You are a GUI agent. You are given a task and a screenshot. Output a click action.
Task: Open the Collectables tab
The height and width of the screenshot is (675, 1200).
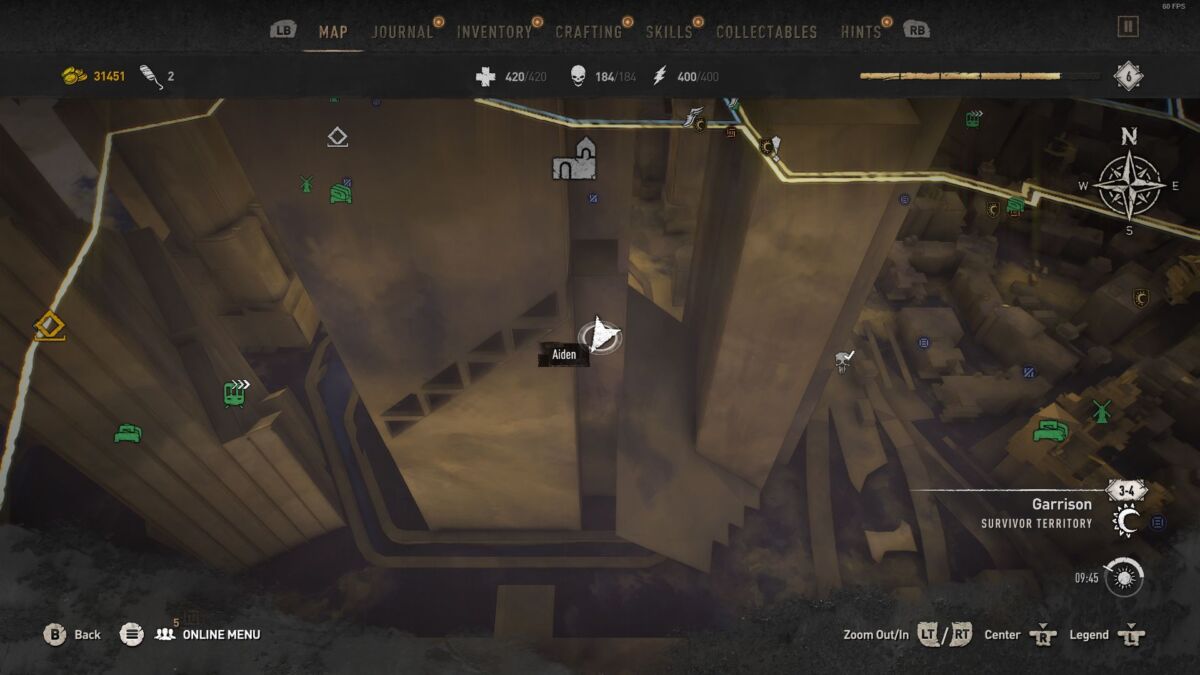coord(766,32)
